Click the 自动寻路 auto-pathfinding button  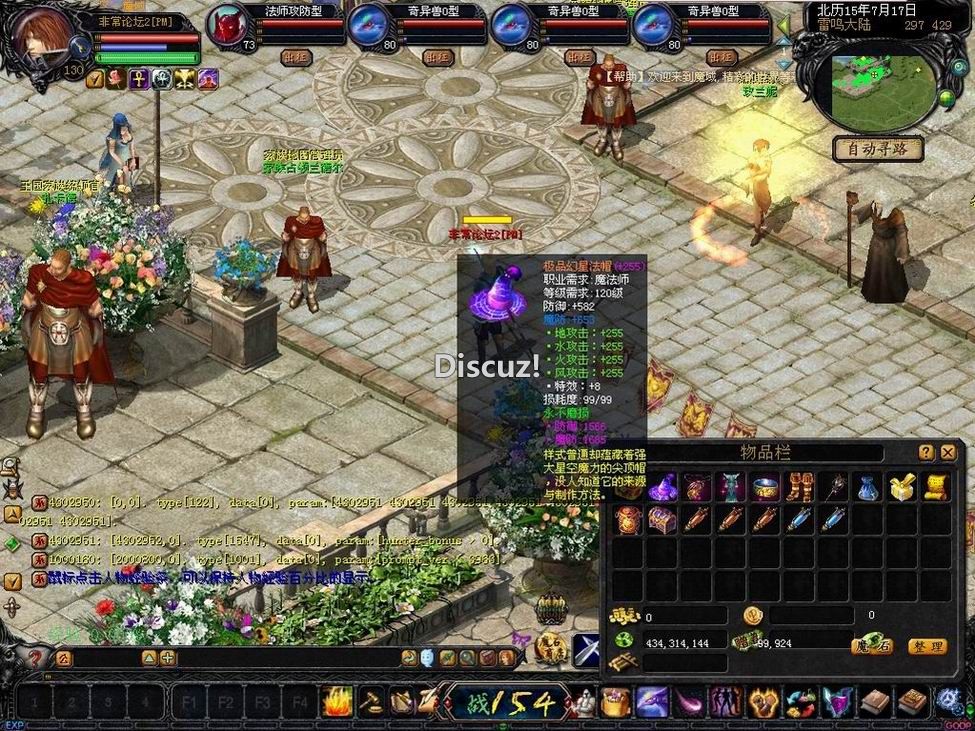877,149
